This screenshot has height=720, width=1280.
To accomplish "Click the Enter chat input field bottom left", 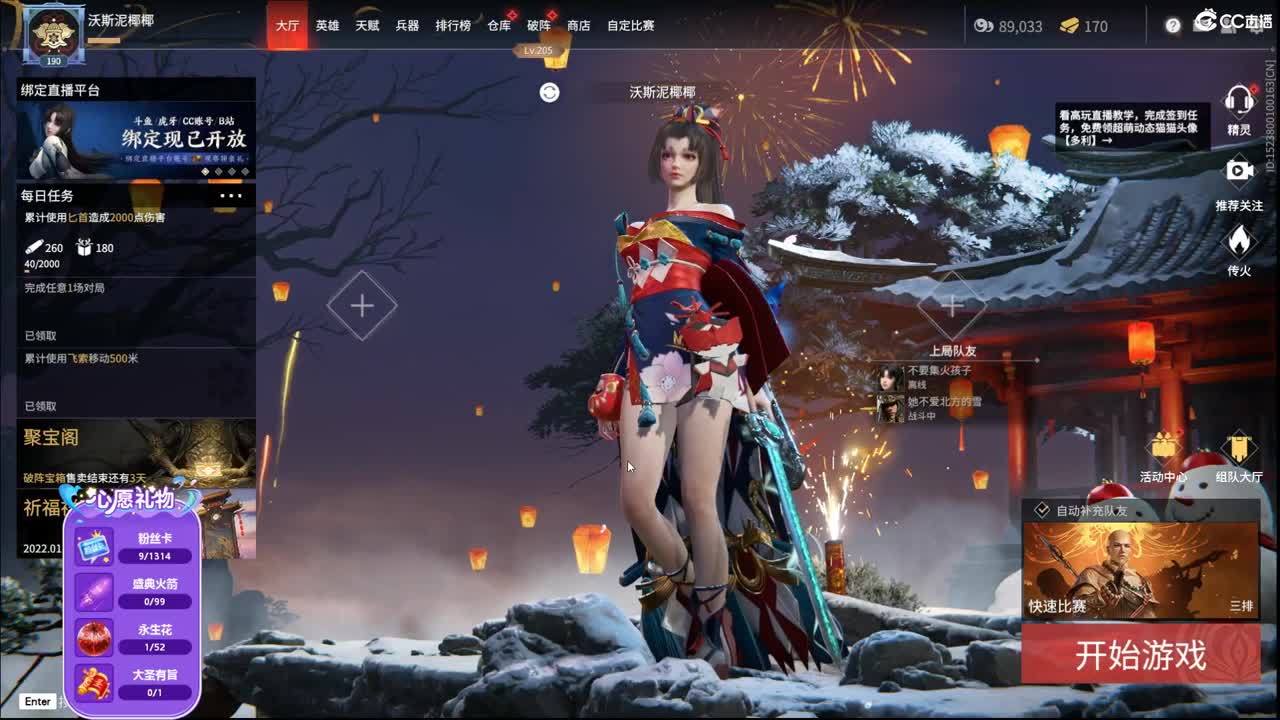I will click(x=36, y=703).
